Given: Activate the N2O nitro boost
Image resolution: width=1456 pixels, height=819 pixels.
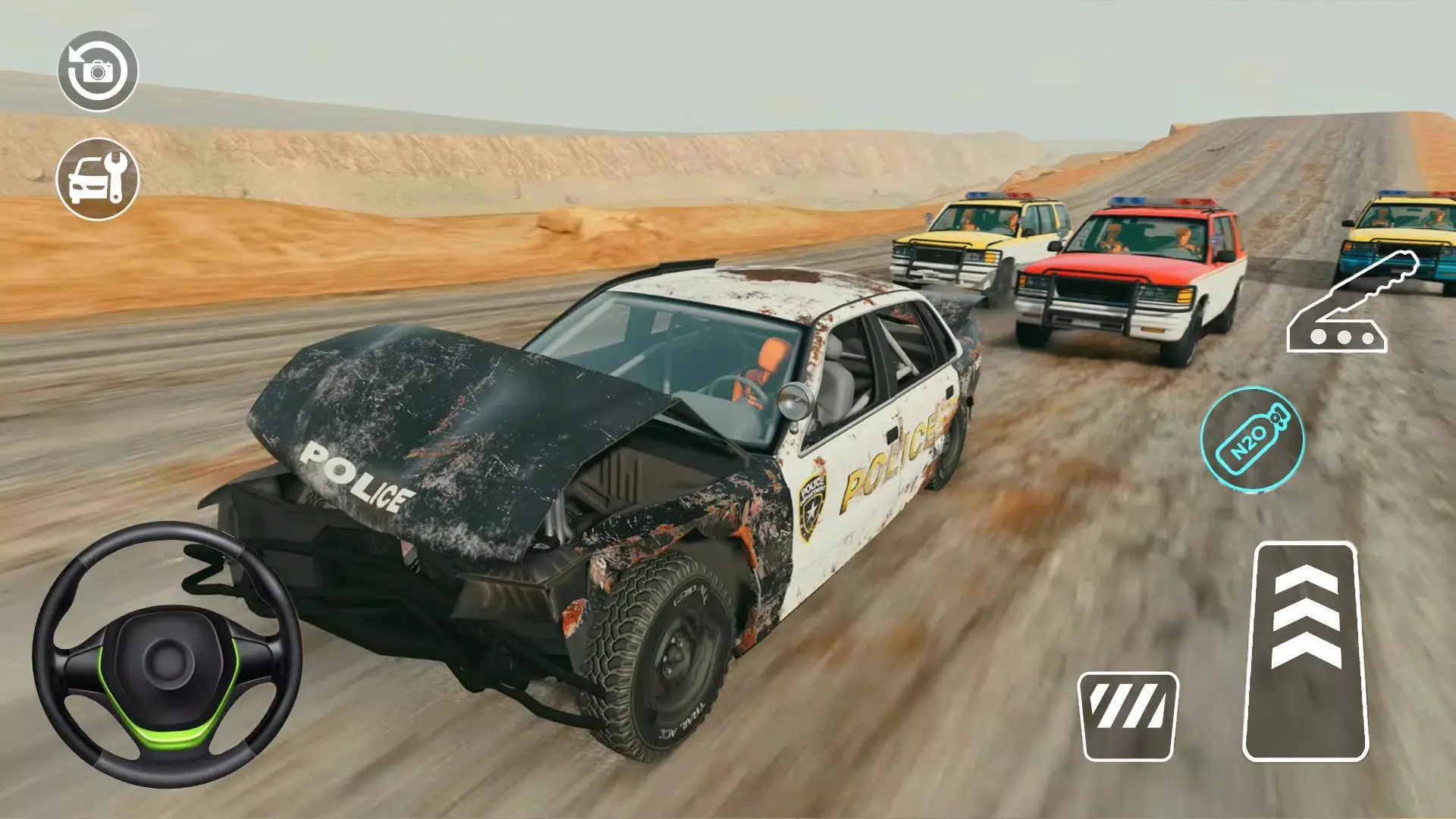Looking at the screenshot, I should tap(1252, 439).
